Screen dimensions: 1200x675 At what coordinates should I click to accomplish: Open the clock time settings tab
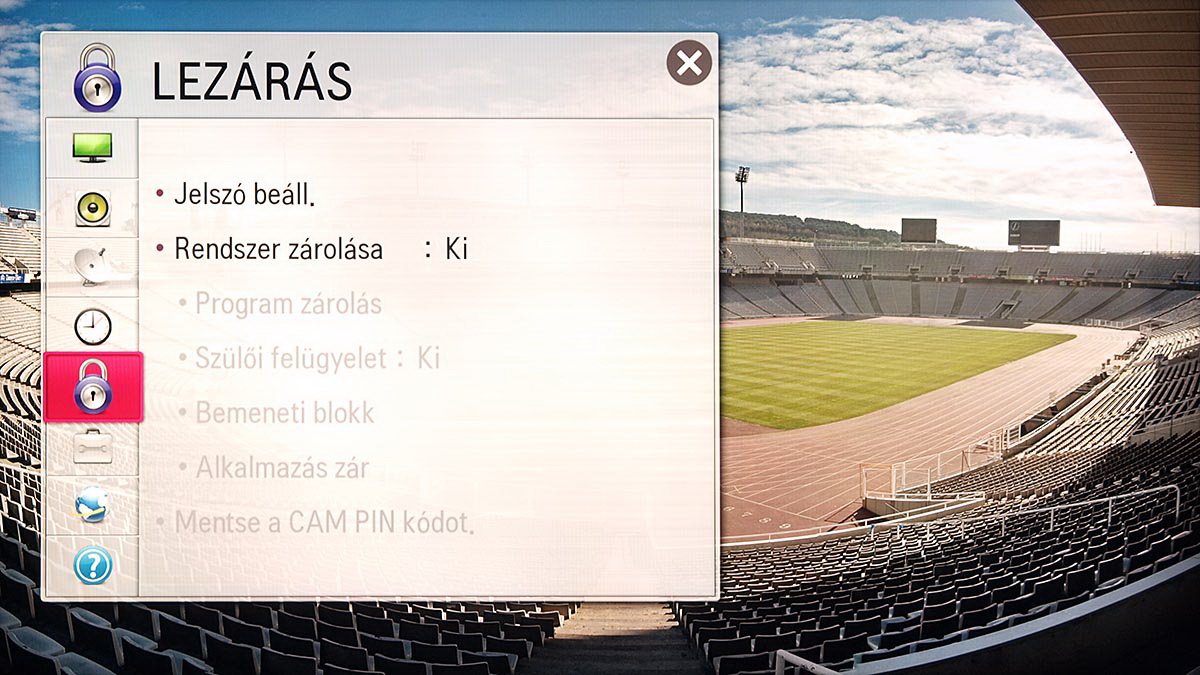[92, 326]
